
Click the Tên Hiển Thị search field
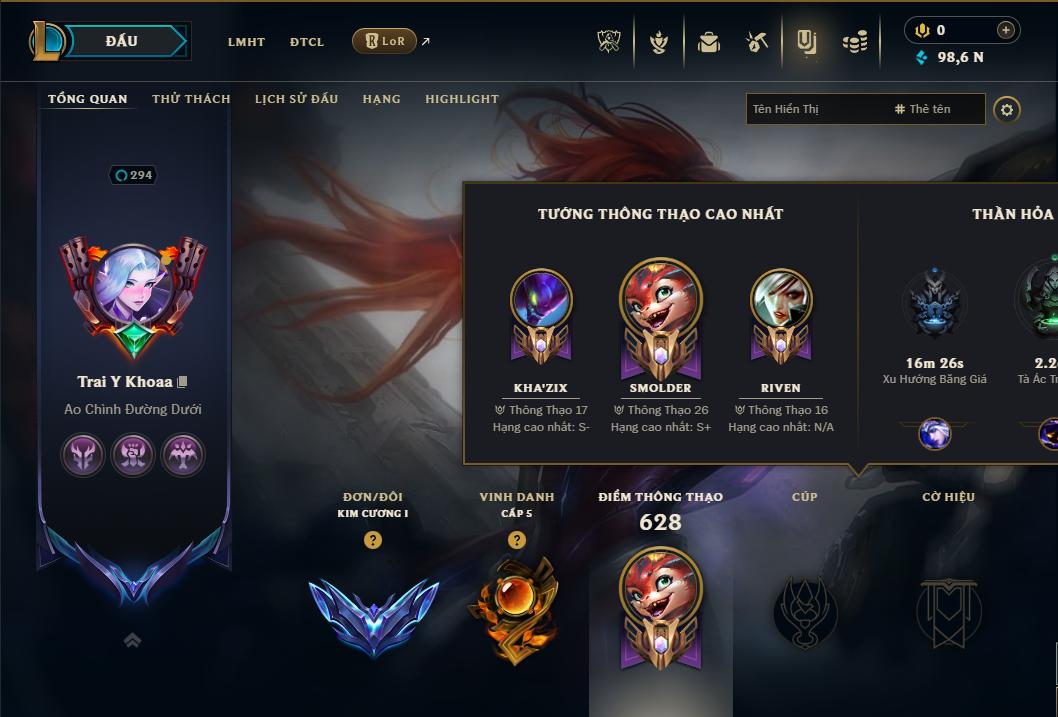(815, 109)
